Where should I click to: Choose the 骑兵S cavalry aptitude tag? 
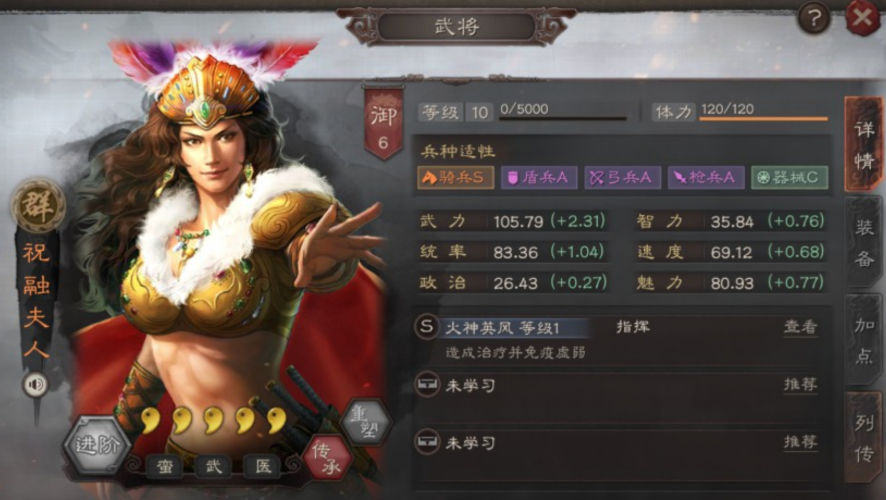coord(456,178)
